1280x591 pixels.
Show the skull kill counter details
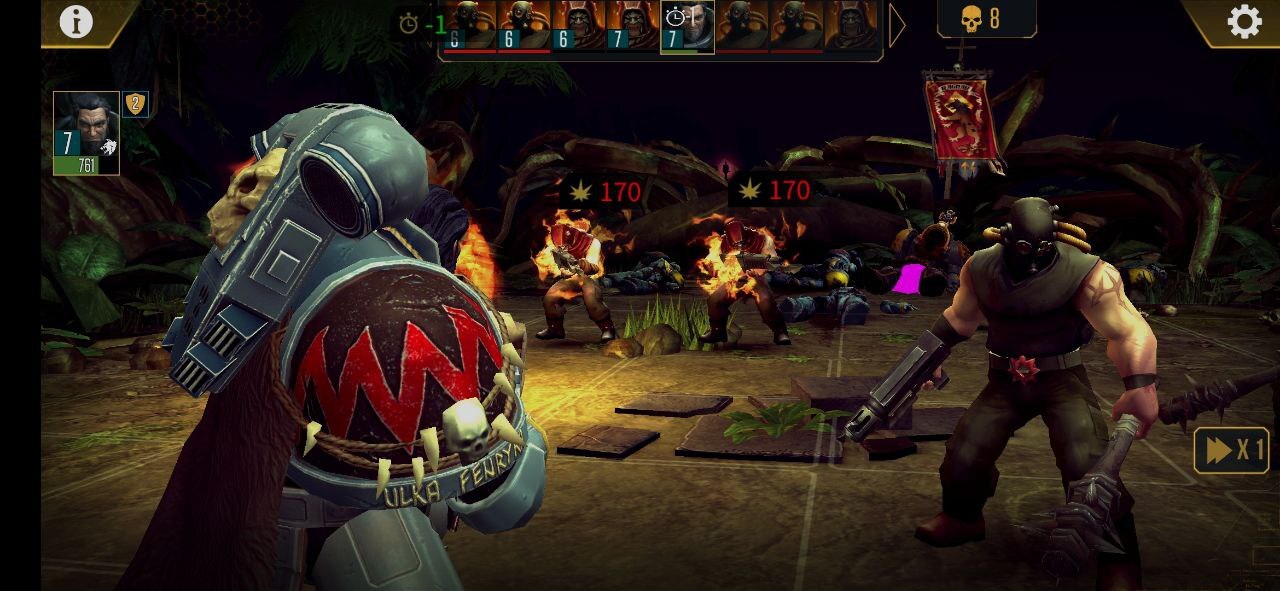point(985,19)
